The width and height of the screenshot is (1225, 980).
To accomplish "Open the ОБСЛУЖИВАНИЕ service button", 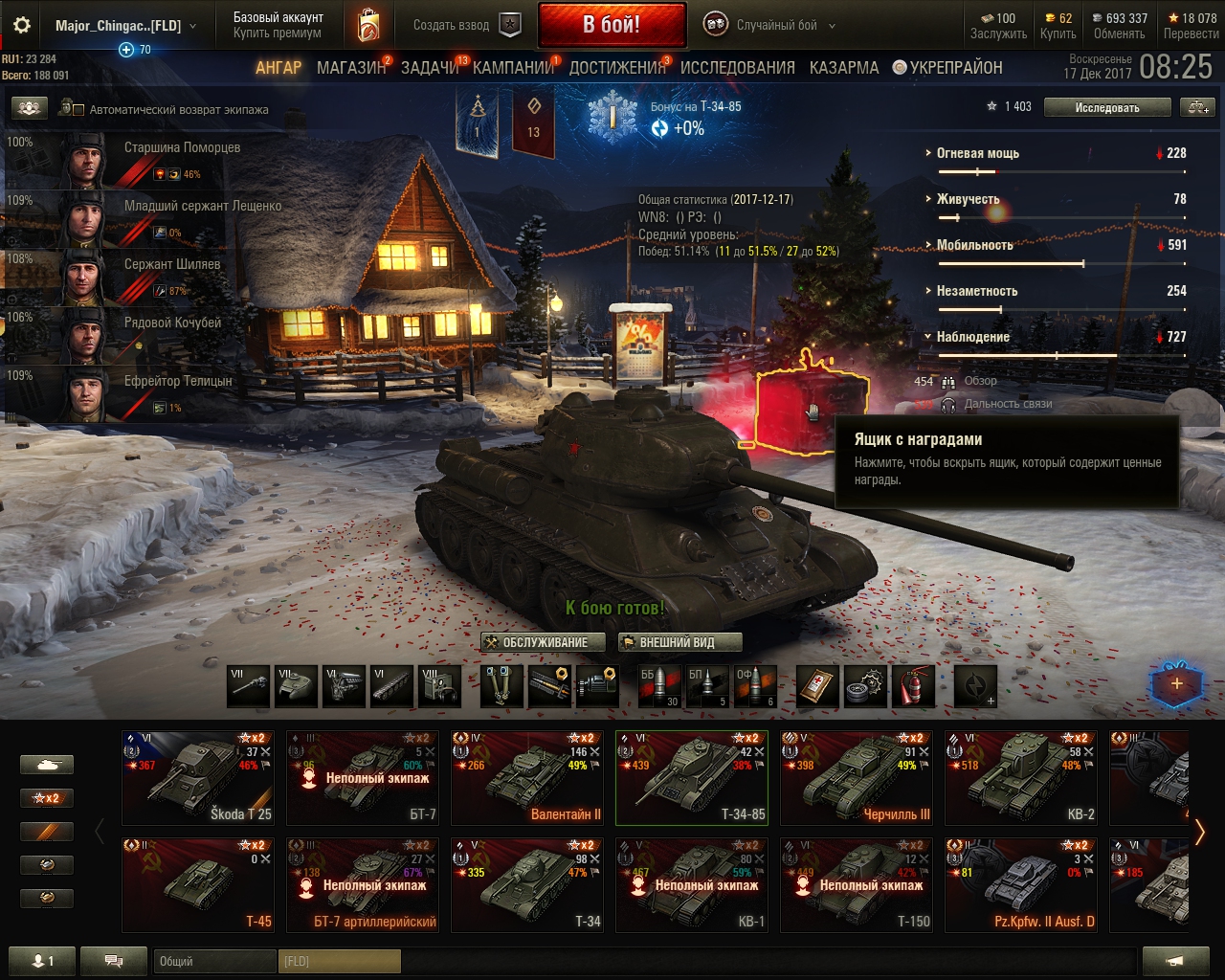I will point(545,642).
